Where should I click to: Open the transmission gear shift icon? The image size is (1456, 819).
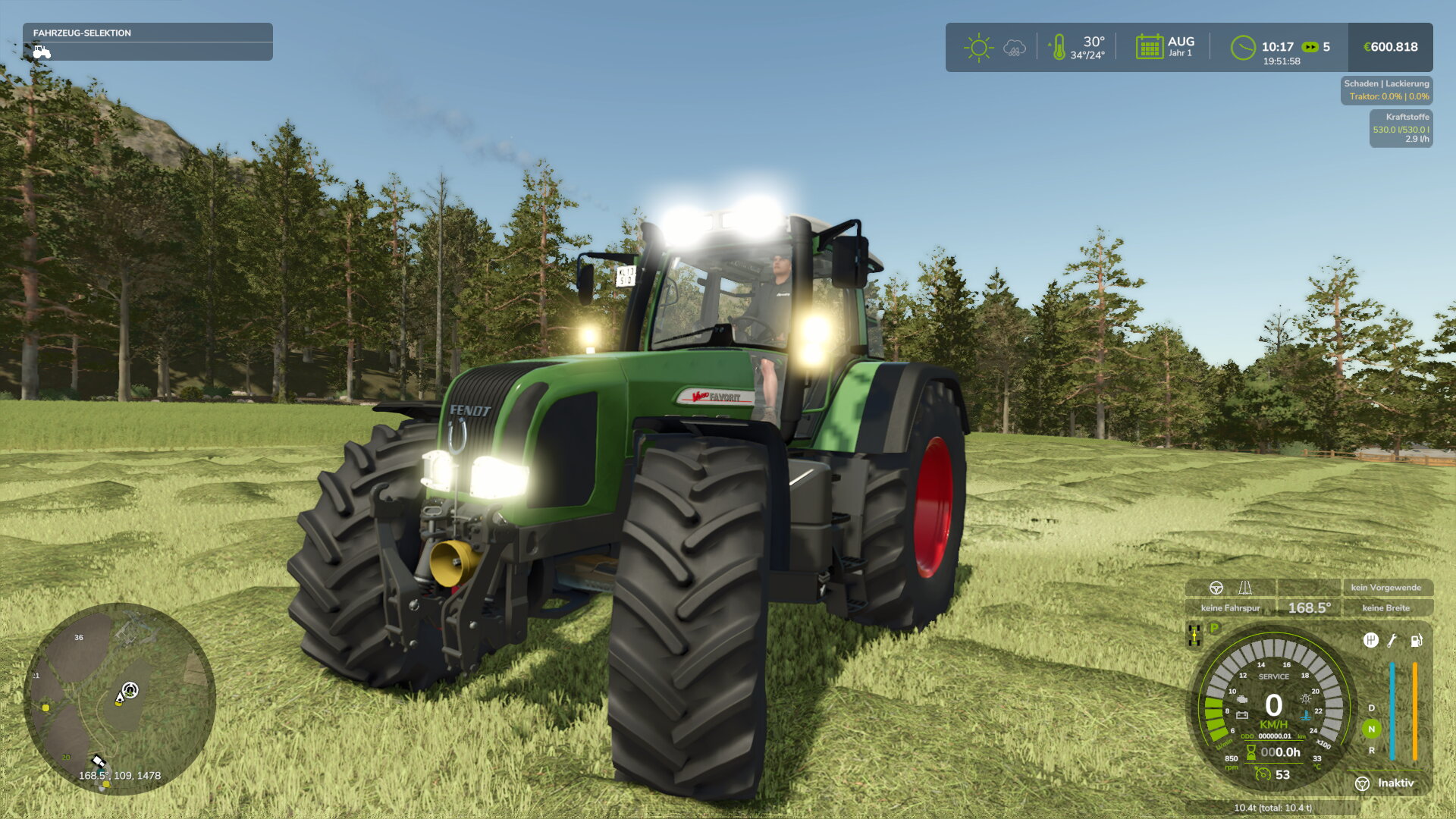1373,642
